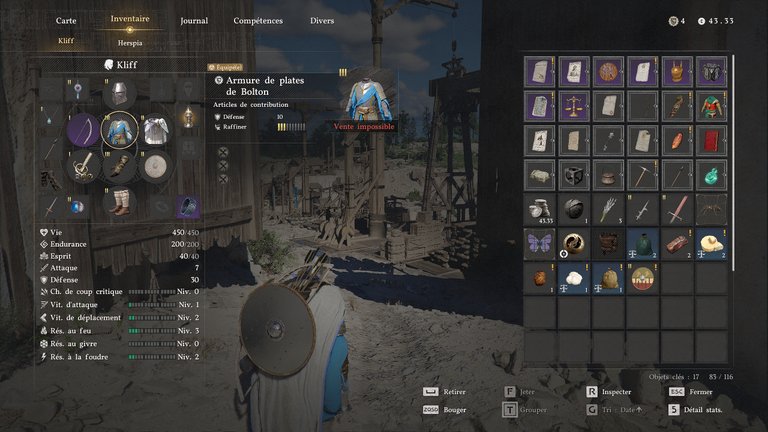Choose the silver coins stack
Viewport: 768px width, 432px height.
541,208
